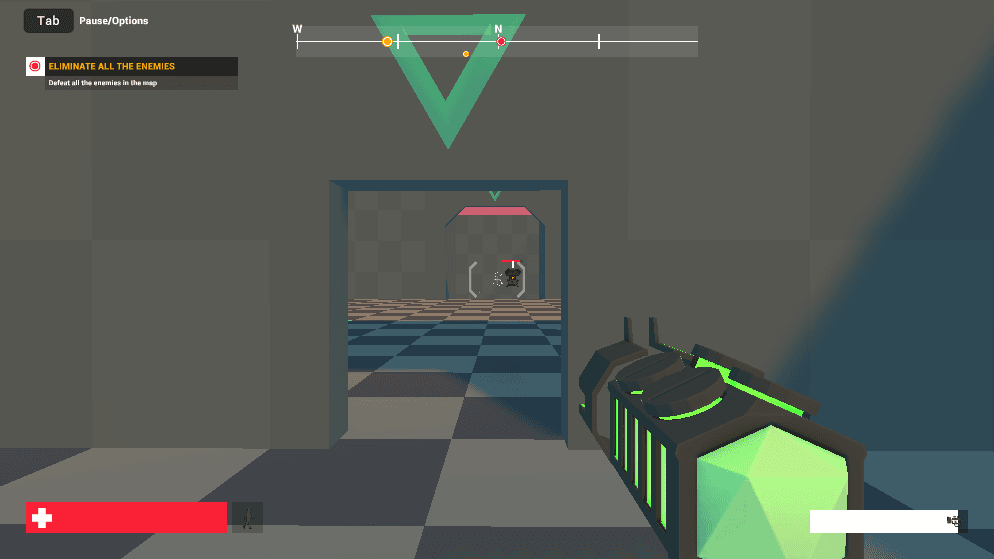Click the red enemy marker on the compass
This screenshot has width=994, height=559.
click(501, 41)
